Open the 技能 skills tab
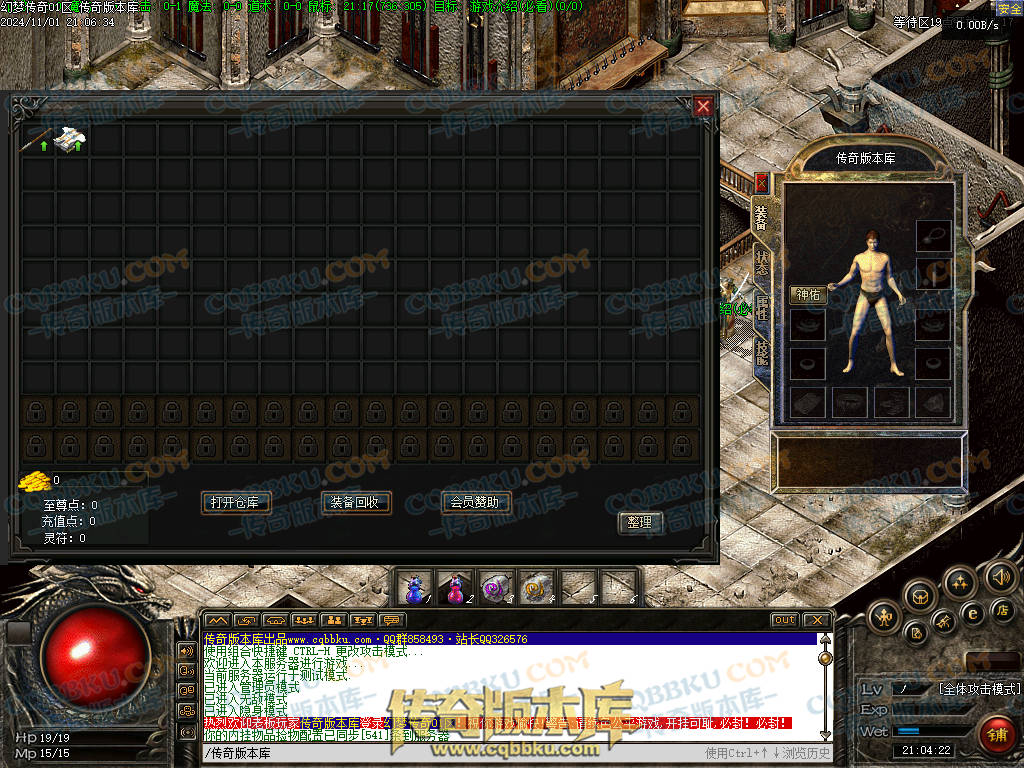The height and width of the screenshot is (768, 1024). tap(762, 350)
